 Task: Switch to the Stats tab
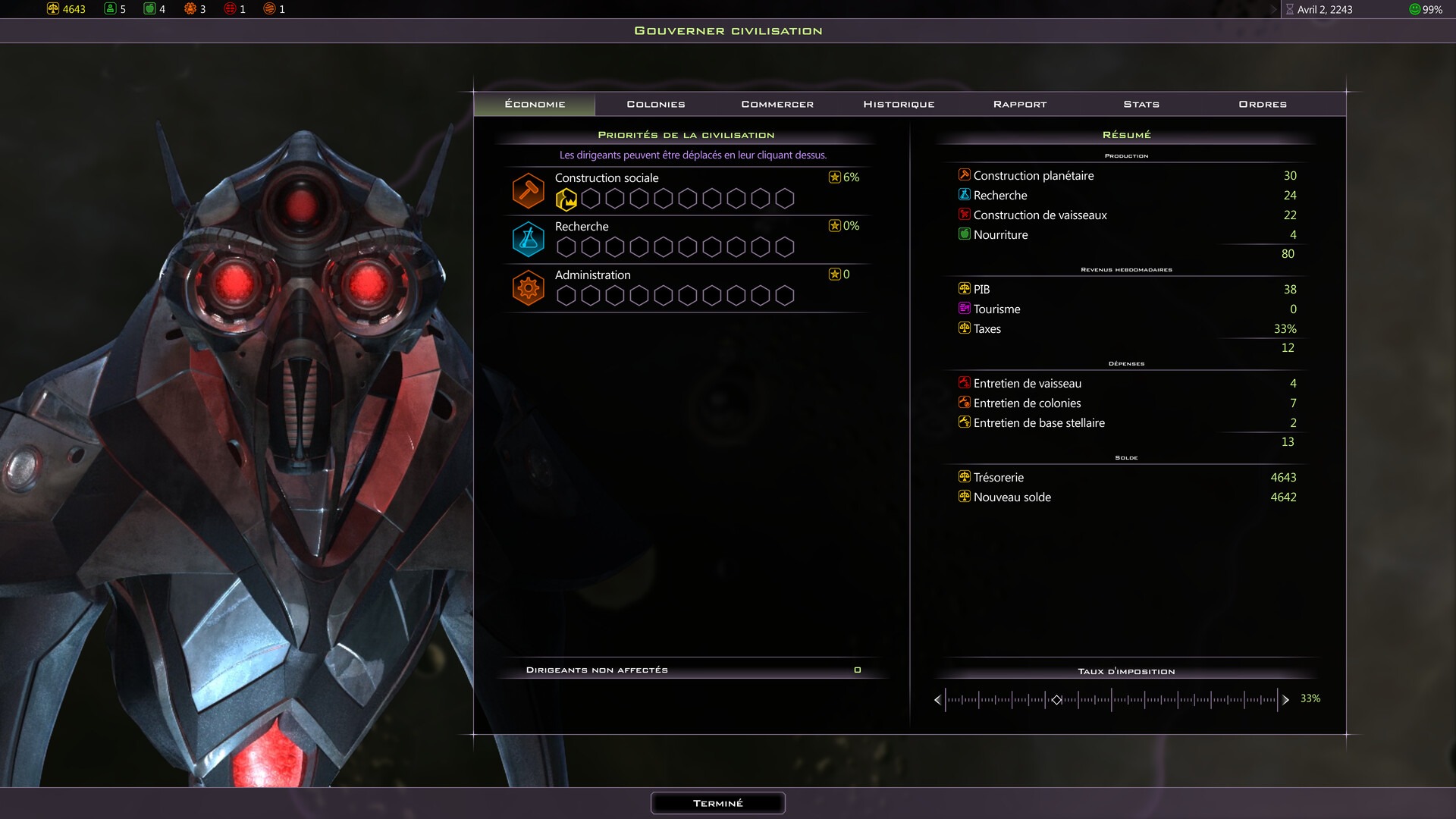coord(1141,104)
